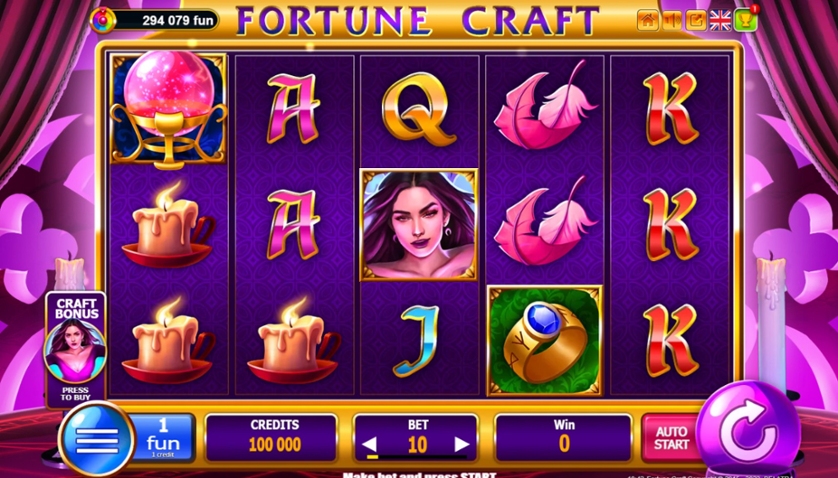Click the gem icon beside the balance
The image size is (838, 478).
coord(102,19)
